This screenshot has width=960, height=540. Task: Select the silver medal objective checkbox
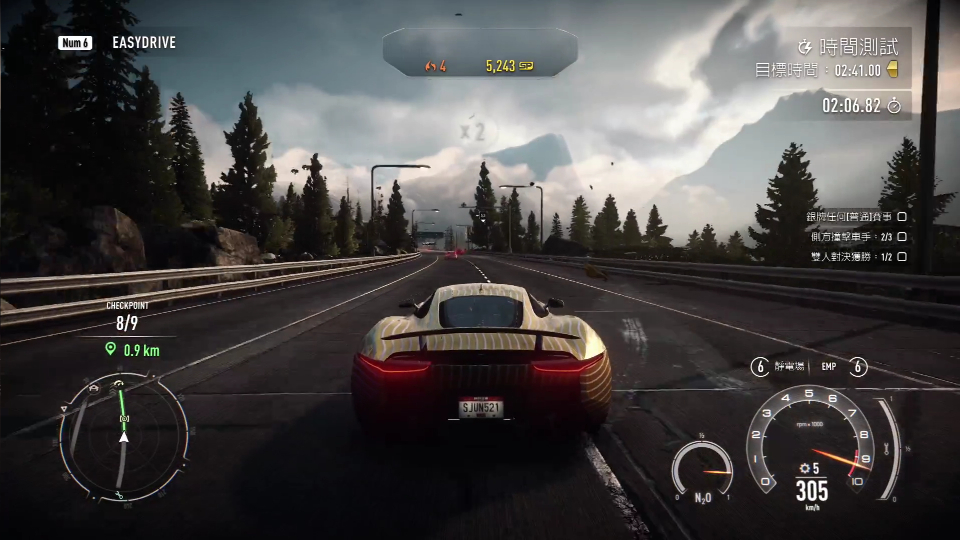901,216
